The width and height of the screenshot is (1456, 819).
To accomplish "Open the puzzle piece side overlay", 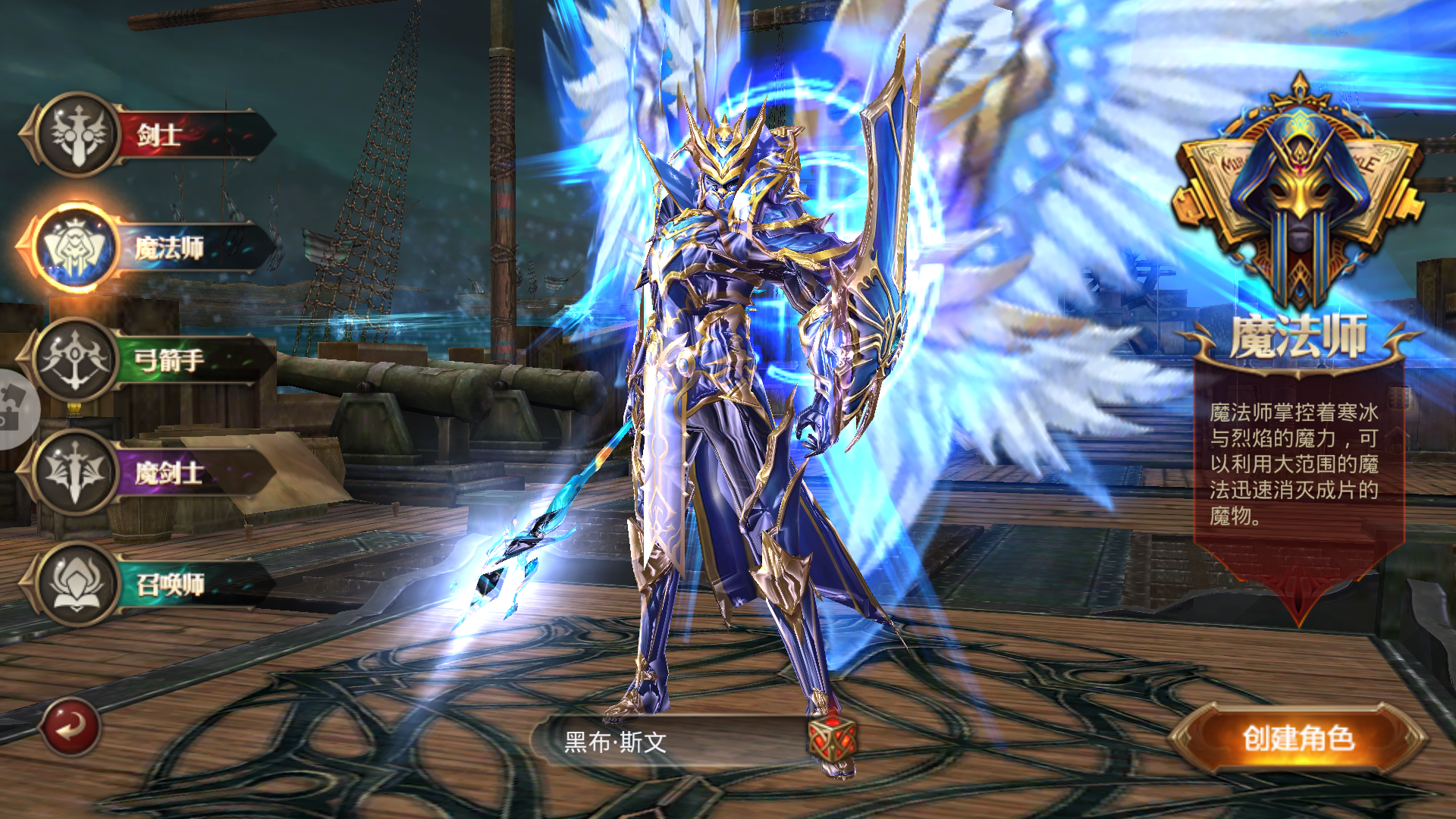I will (x=14, y=409).
